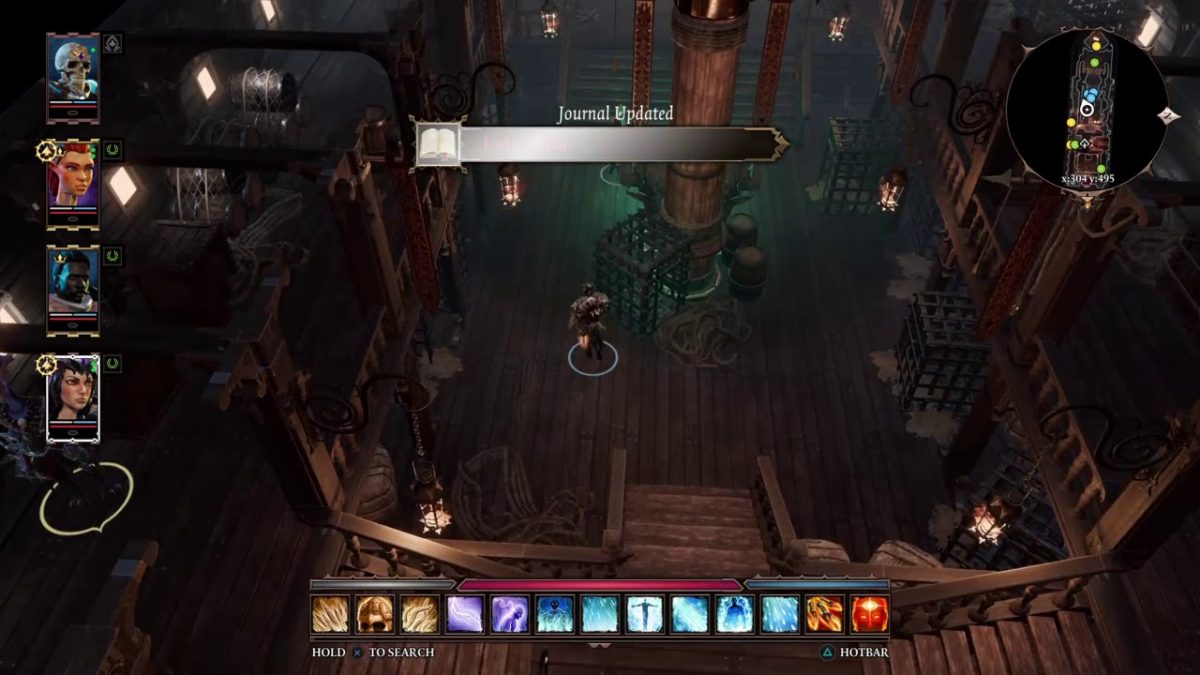Image resolution: width=1200 pixels, height=675 pixels.
Task: Cast the red glowing mask skill
Action: tap(869, 614)
